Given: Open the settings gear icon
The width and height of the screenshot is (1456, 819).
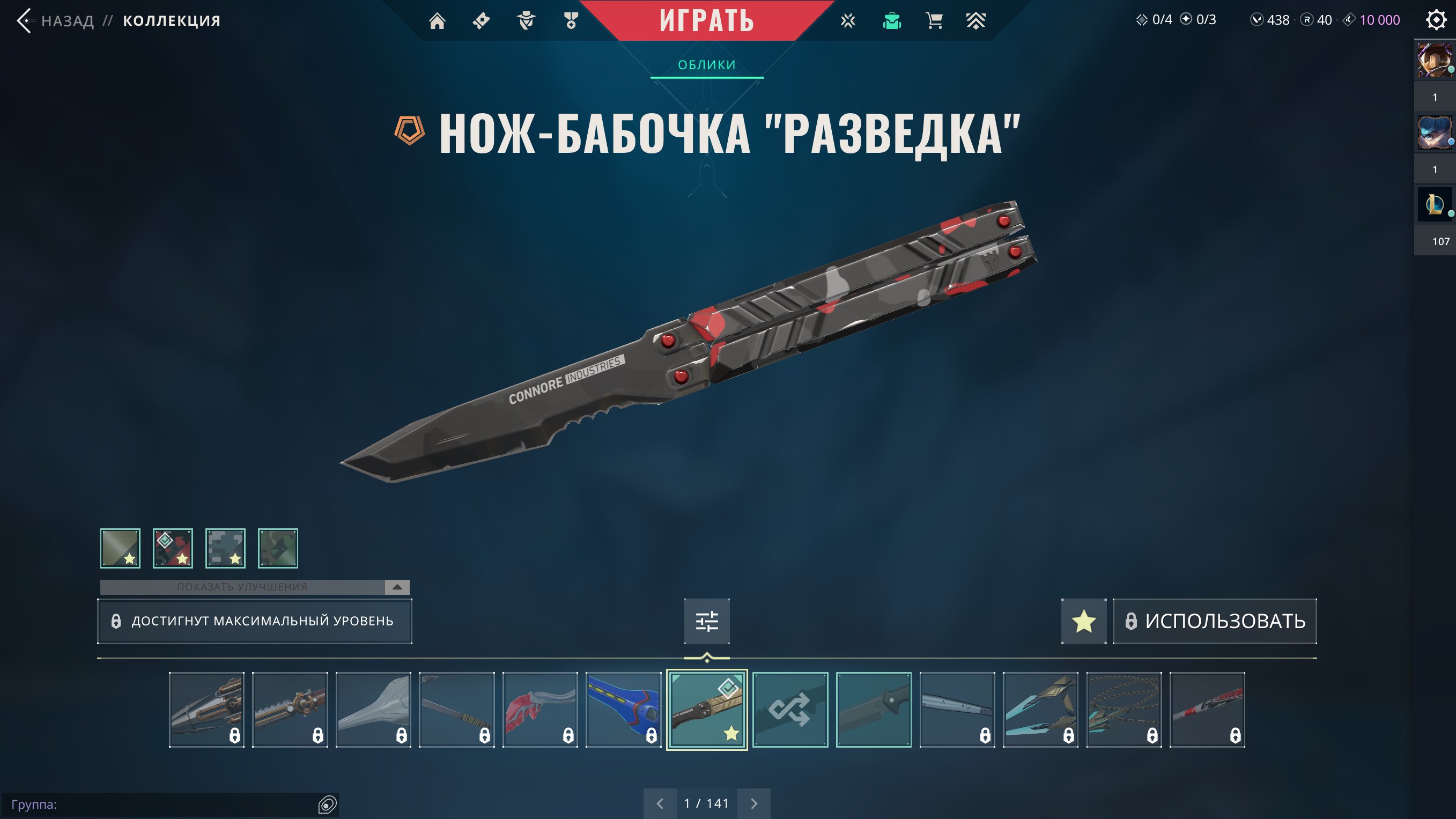Looking at the screenshot, I should [1436, 20].
